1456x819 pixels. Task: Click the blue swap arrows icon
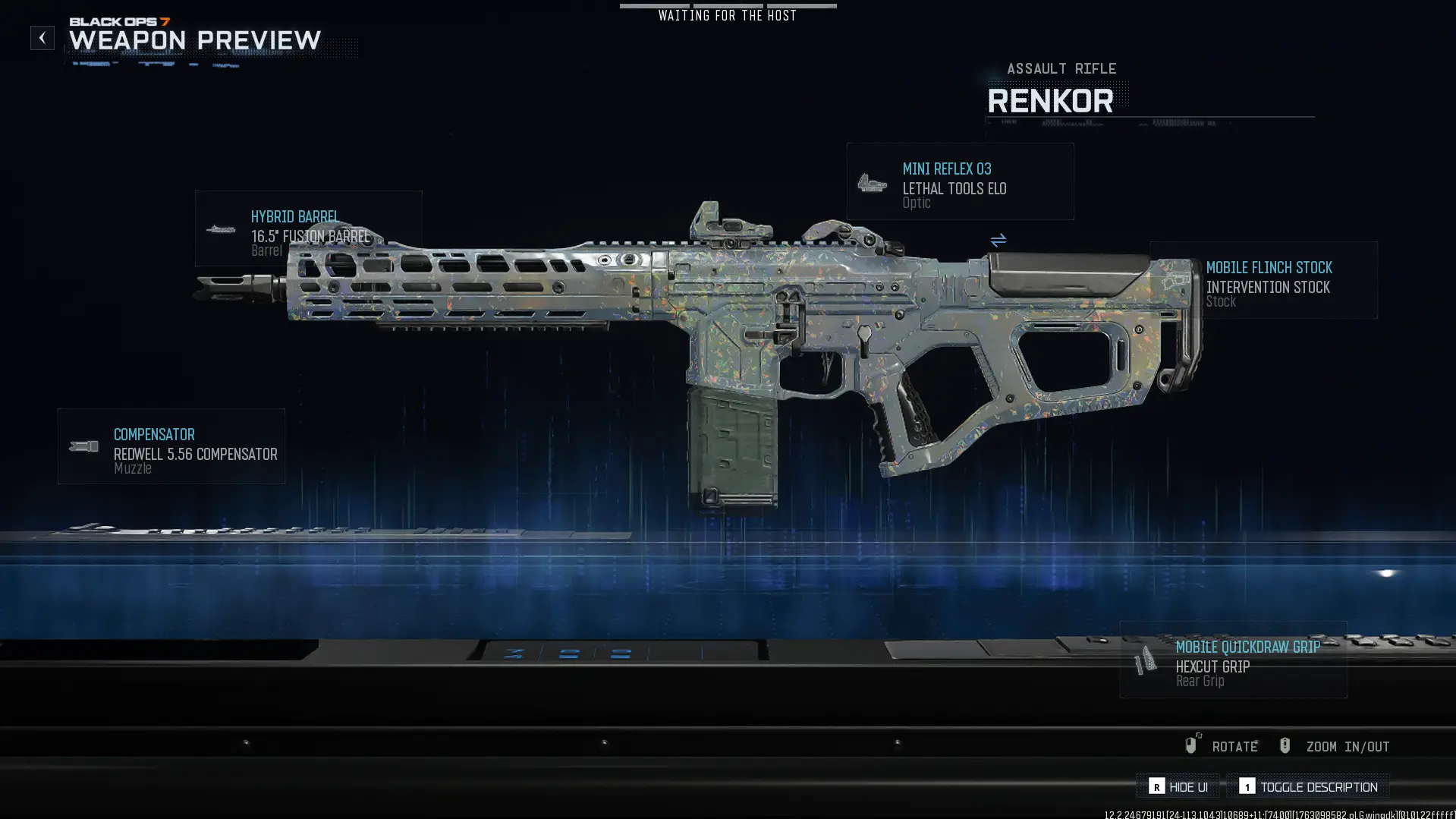(998, 241)
